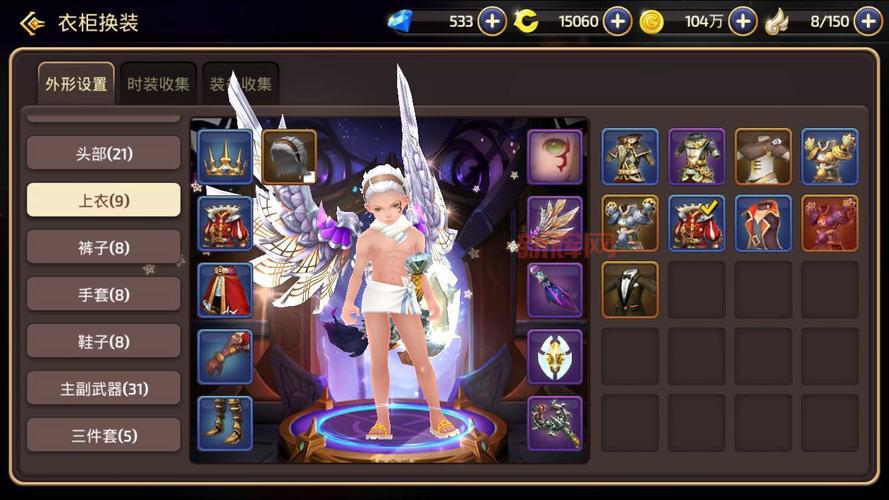Open the 三件套(5) set category
This screenshot has width=889, height=500.
(103, 435)
